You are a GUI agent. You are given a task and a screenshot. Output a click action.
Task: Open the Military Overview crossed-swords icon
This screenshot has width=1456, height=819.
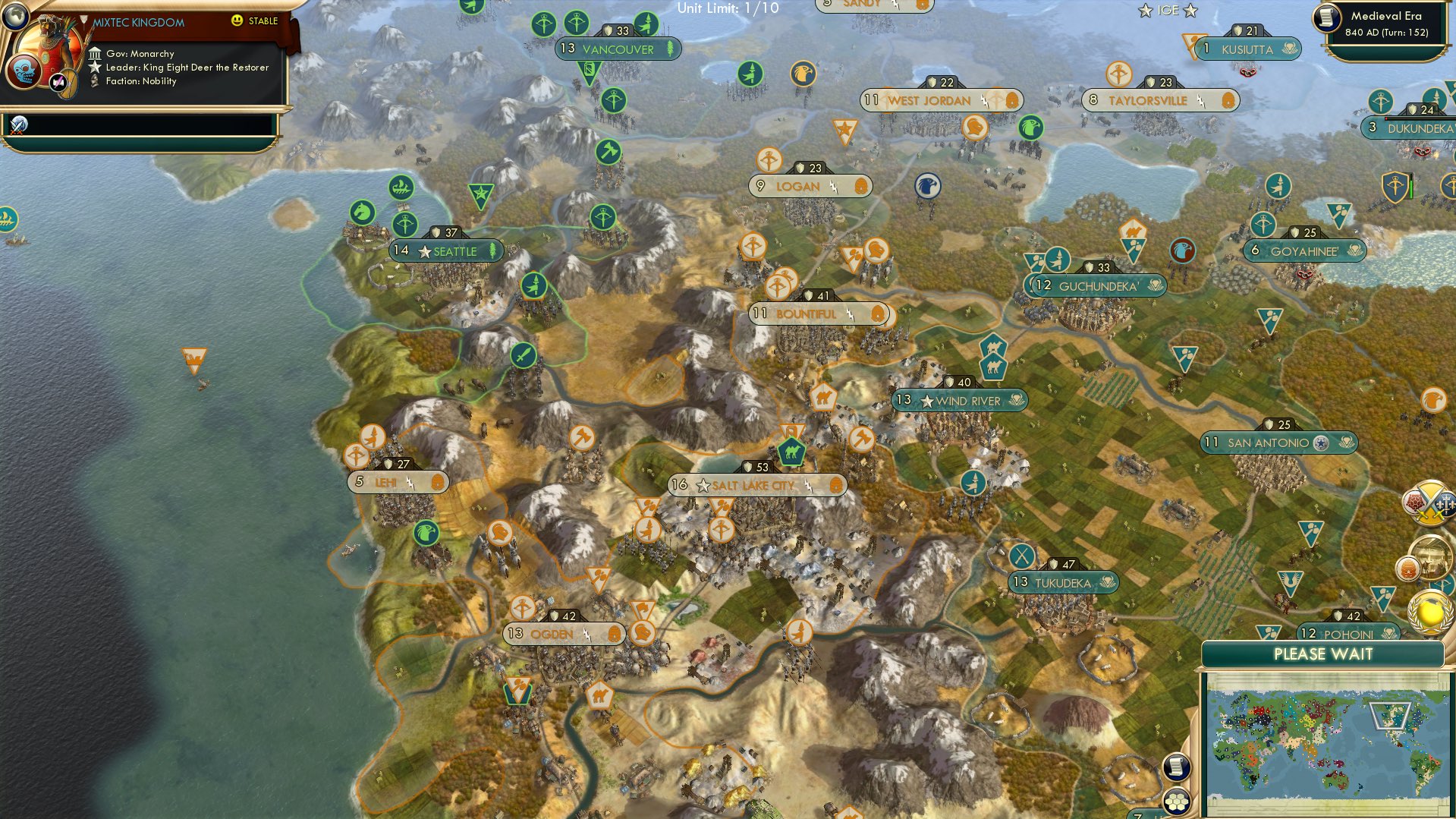pyautogui.click(x=1431, y=501)
